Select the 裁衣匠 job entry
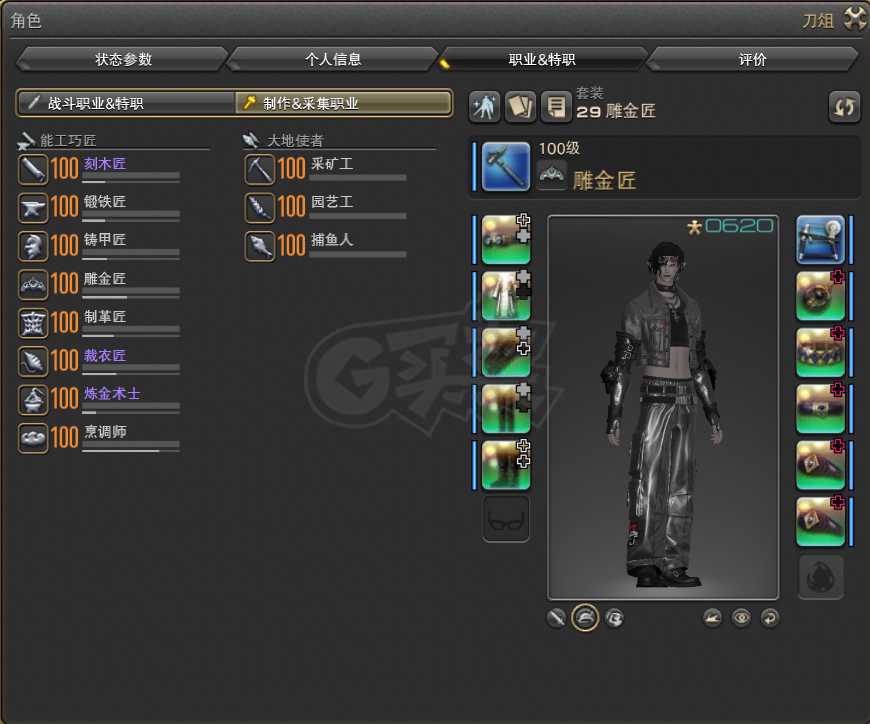The width and height of the screenshot is (870, 724). coord(105,356)
